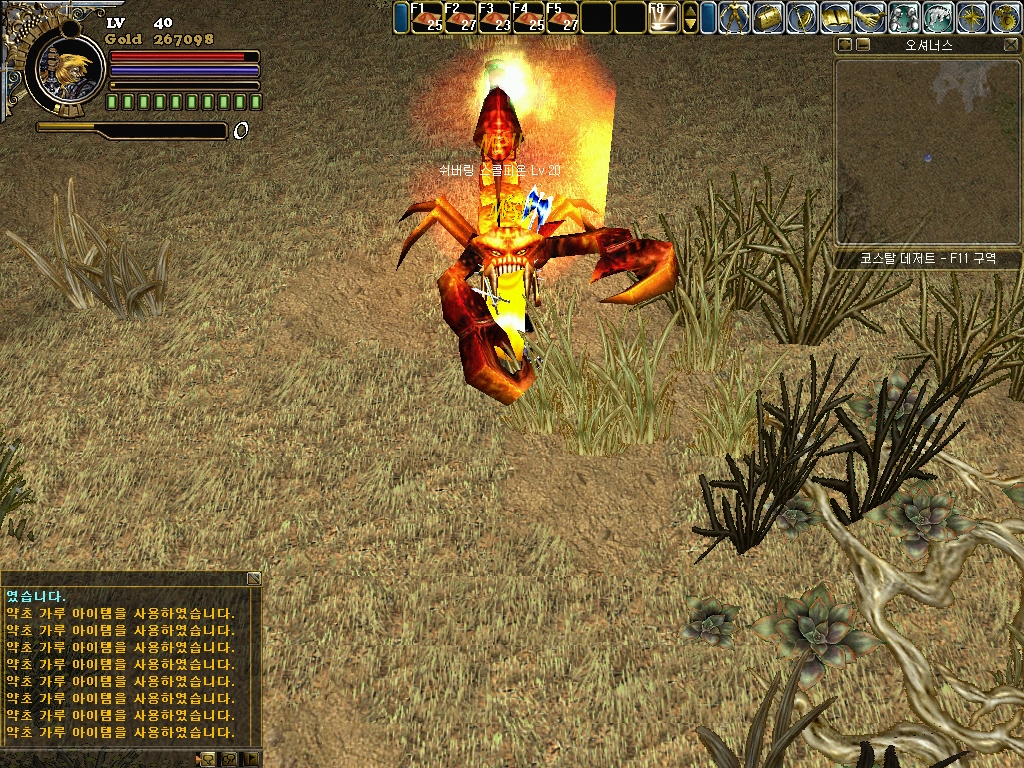Open the compass star icon

tap(972, 18)
